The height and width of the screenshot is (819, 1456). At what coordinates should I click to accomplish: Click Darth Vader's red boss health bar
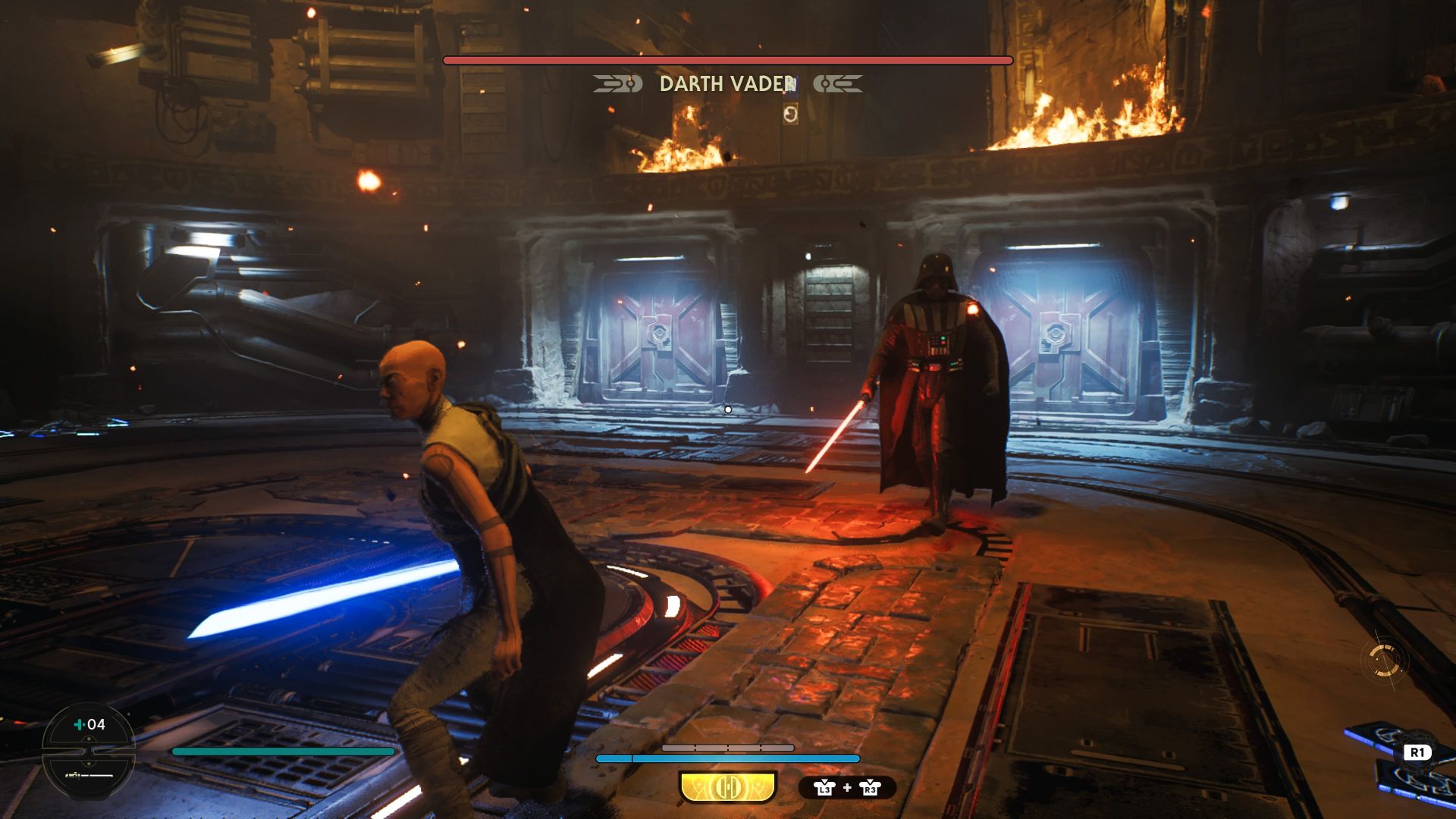pyautogui.click(x=728, y=58)
